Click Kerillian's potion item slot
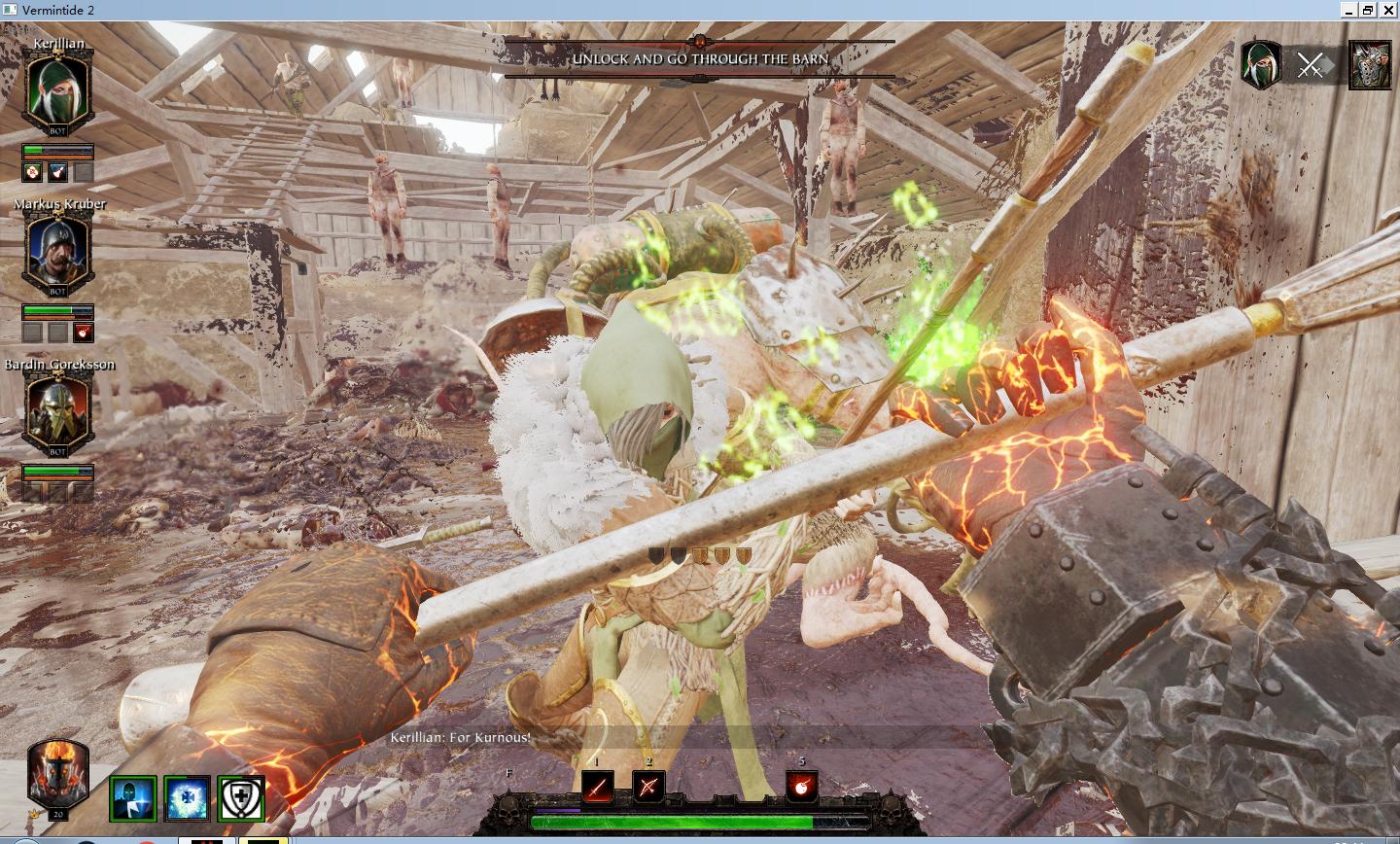1400x844 pixels. click(58, 173)
